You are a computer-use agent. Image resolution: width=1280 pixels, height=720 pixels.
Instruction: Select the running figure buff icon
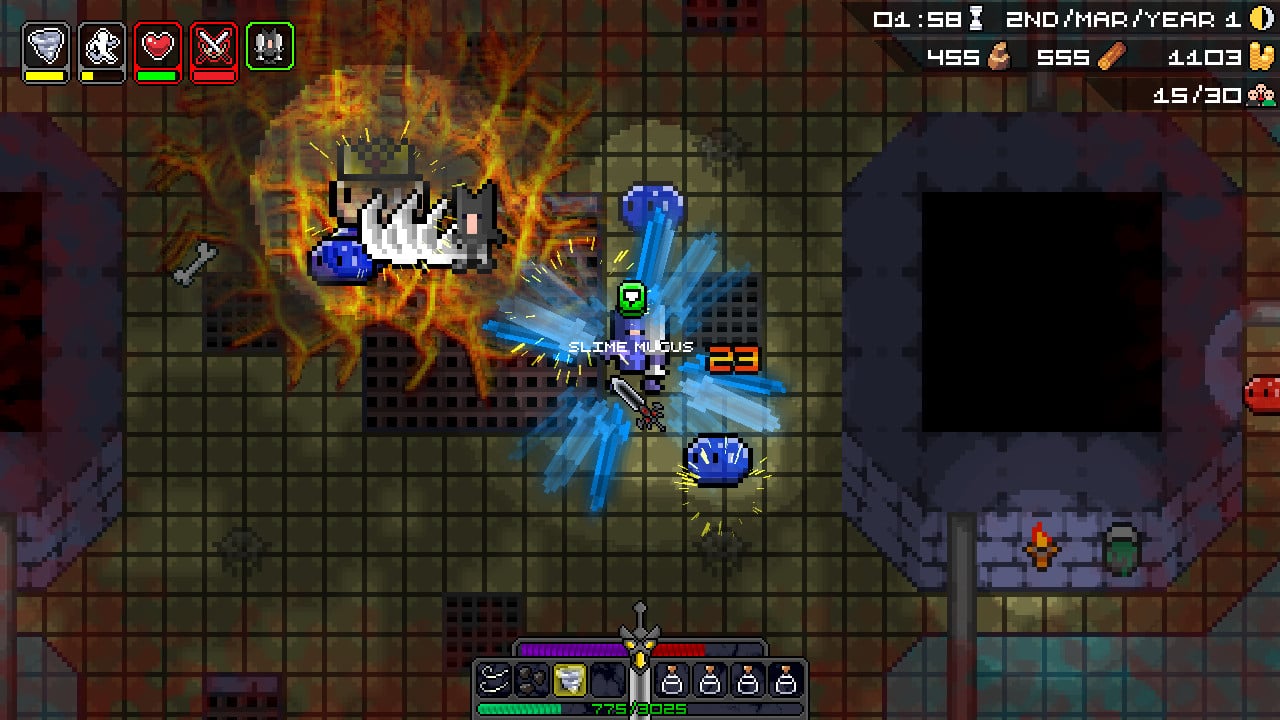(x=102, y=47)
